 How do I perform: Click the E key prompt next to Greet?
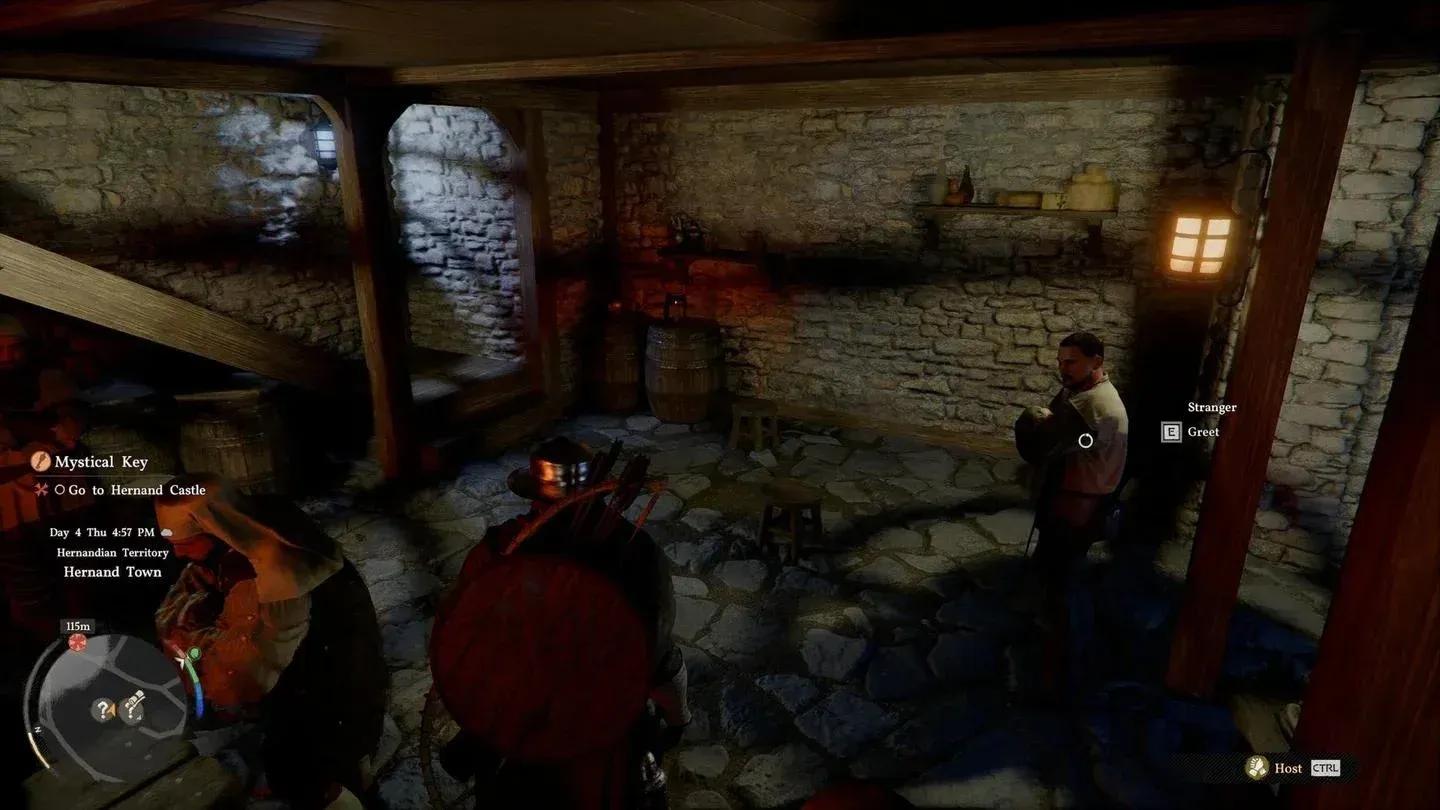coord(1170,431)
